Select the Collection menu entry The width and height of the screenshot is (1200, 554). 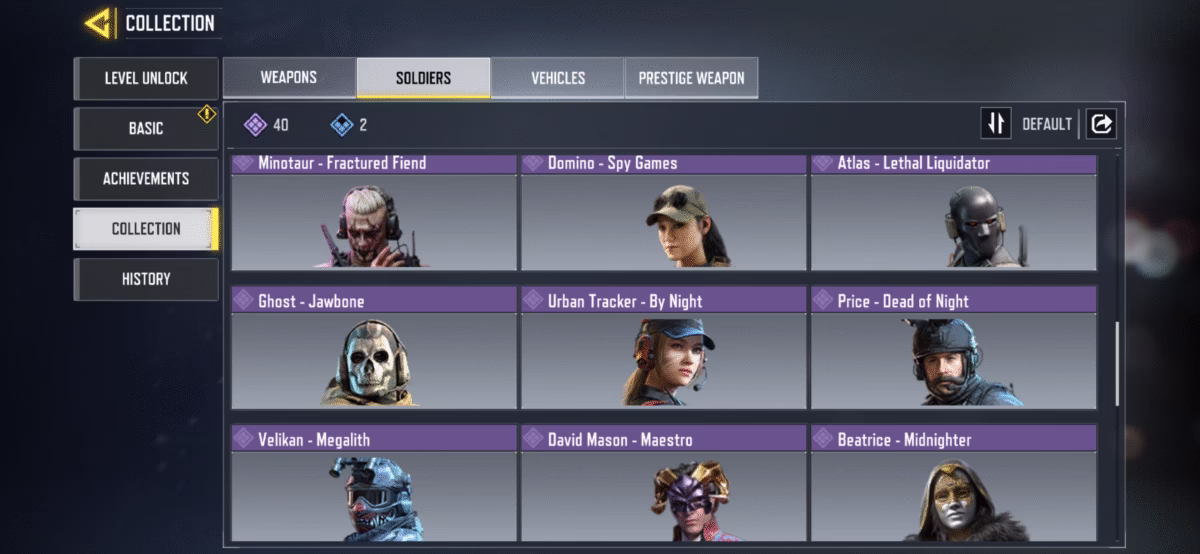coord(146,228)
